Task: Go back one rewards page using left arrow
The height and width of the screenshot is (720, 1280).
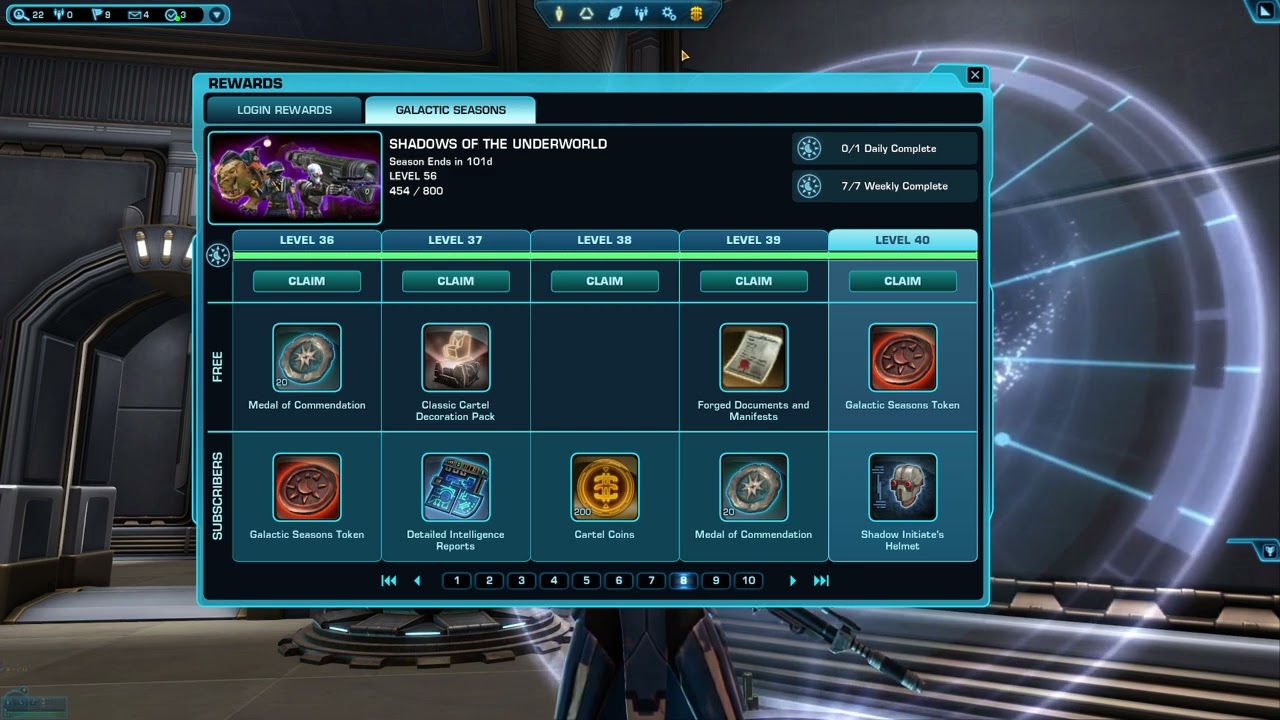Action: tap(417, 580)
